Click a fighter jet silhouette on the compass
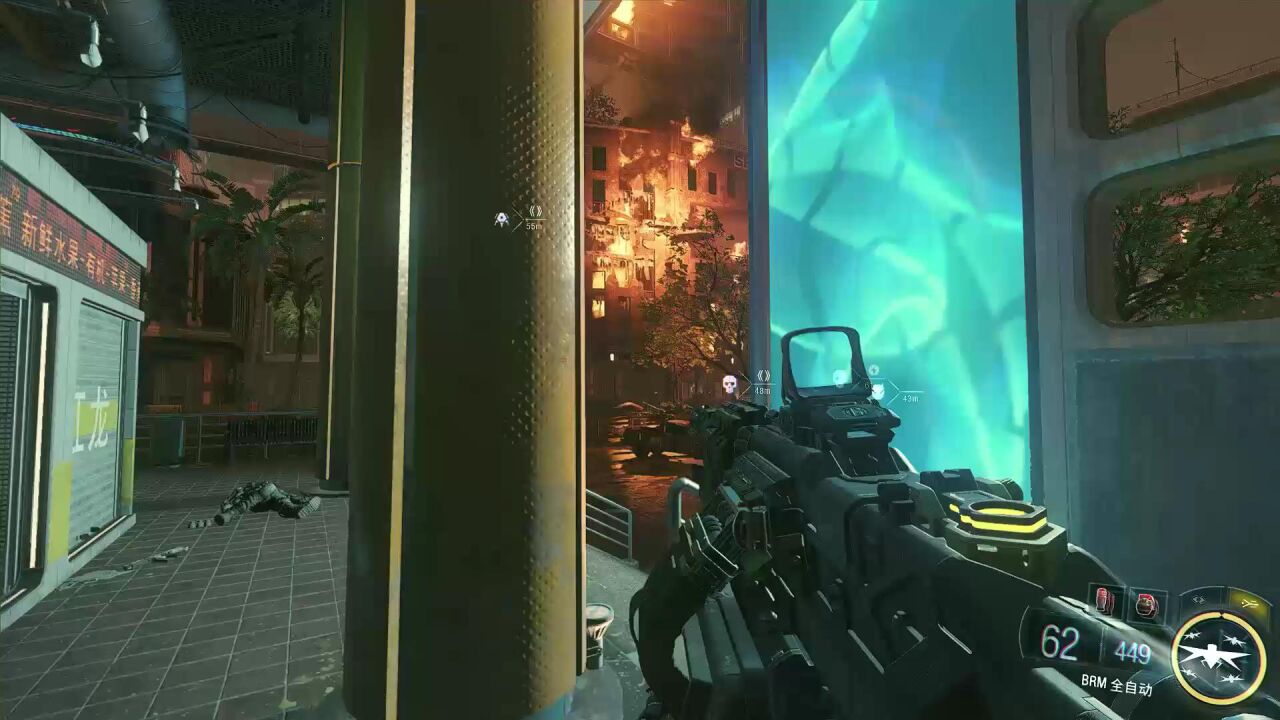Screen dimensions: 1280x720 point(1233,639)
